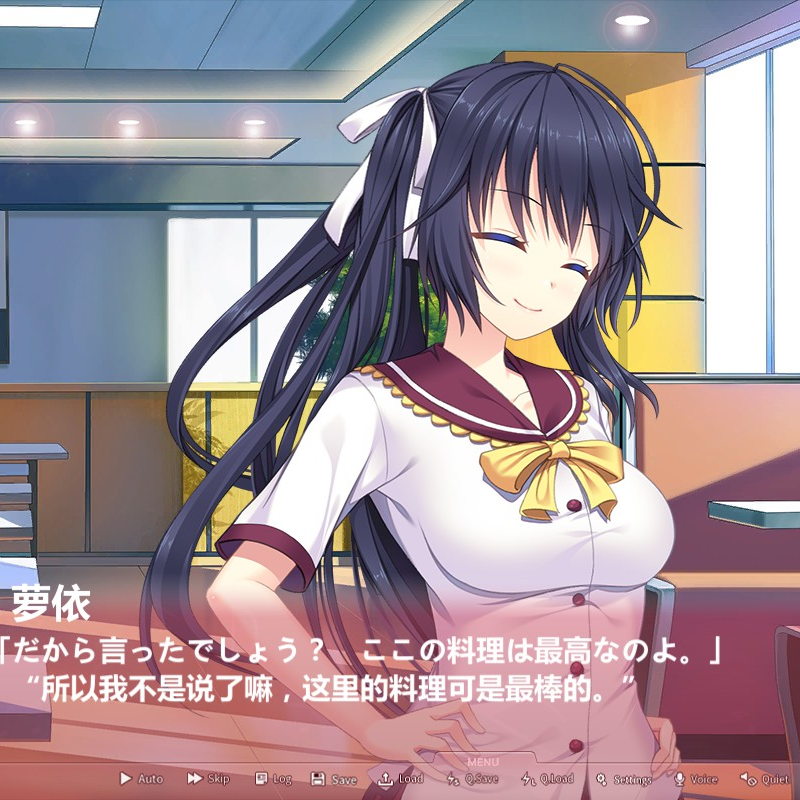Choose Q.Load to quick load
This screenshot has width=800, height=800.
548,779
